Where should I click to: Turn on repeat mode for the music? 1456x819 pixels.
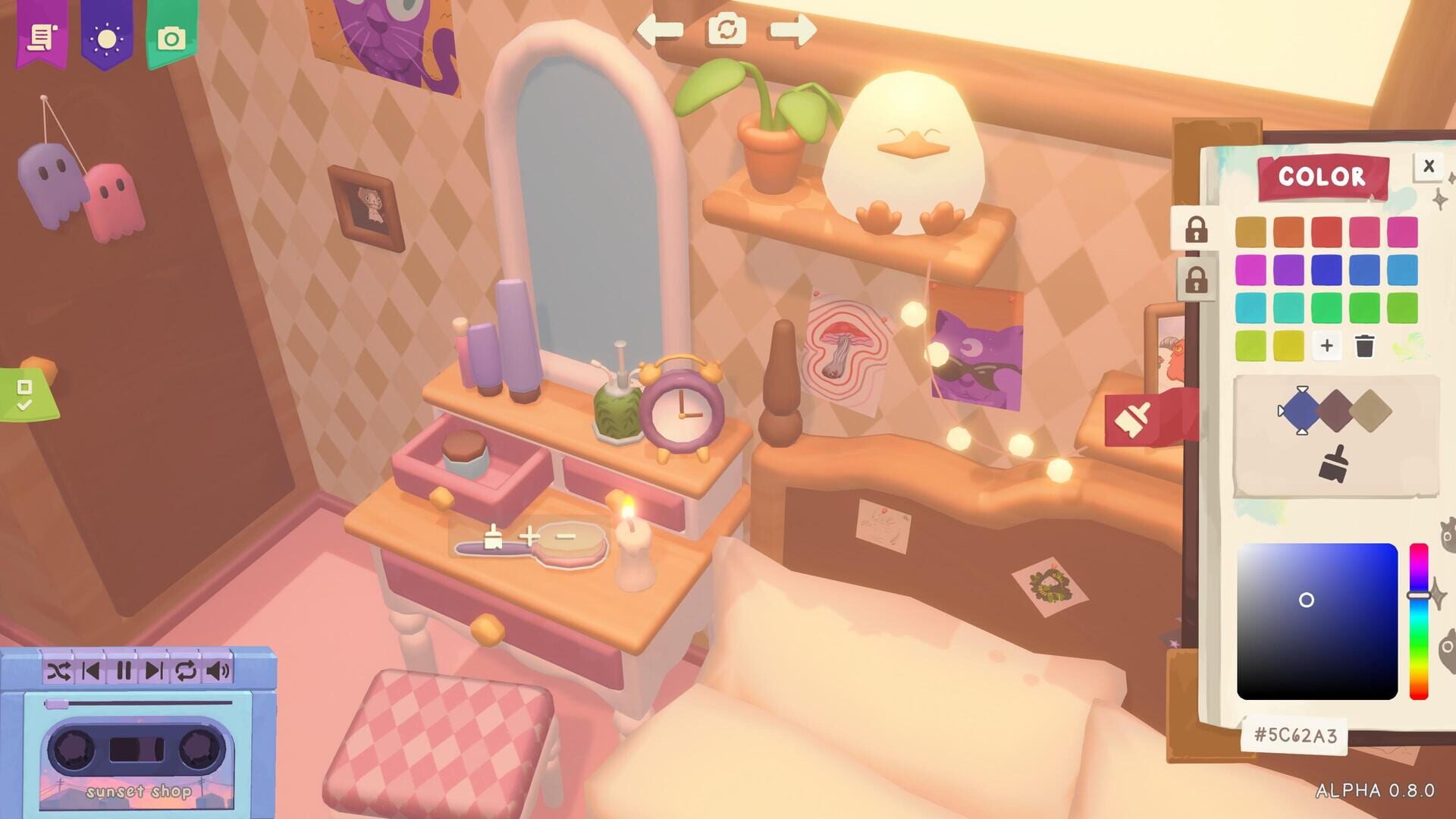pyautogui.click(x=187, y=670)
